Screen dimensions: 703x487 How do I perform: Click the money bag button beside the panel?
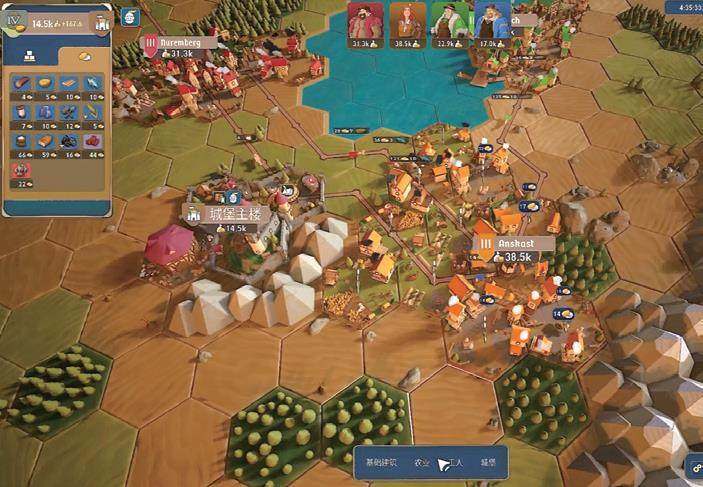(x=128, y=17)
